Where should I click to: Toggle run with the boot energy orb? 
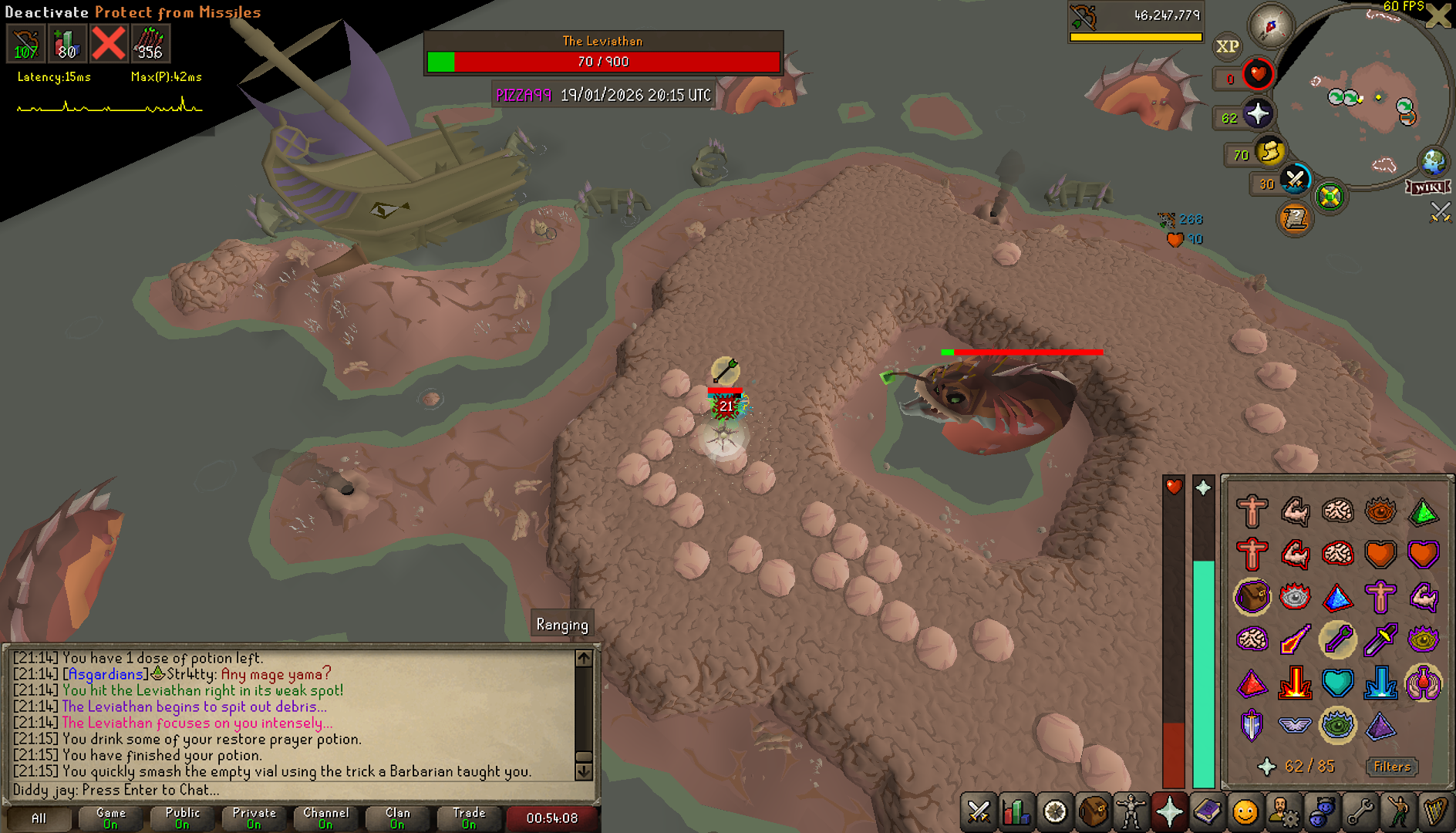click(1269, 151)
